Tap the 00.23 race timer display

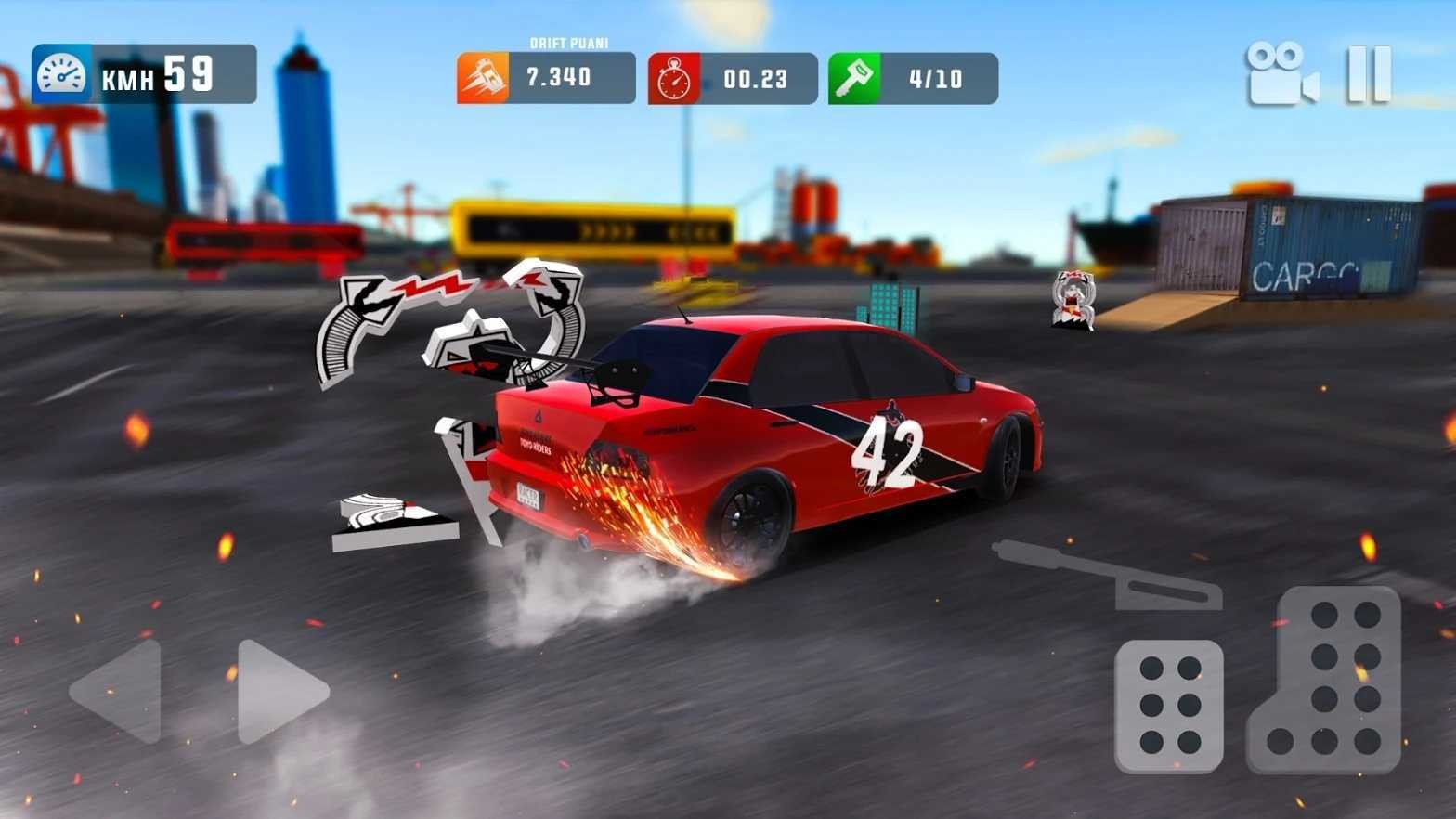(754, 79)
